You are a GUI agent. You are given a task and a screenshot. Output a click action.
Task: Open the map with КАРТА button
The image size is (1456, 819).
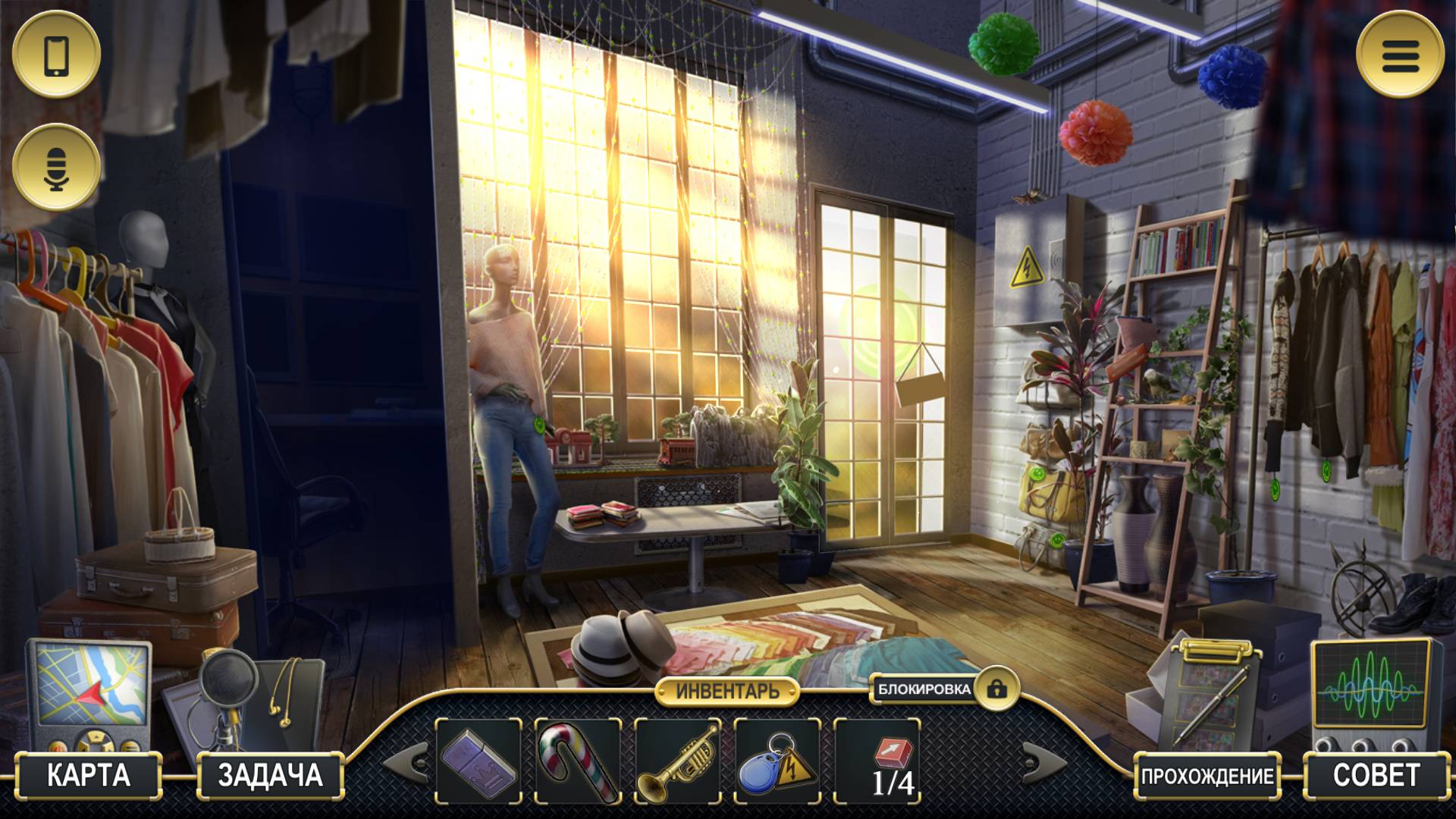[89, 775]
